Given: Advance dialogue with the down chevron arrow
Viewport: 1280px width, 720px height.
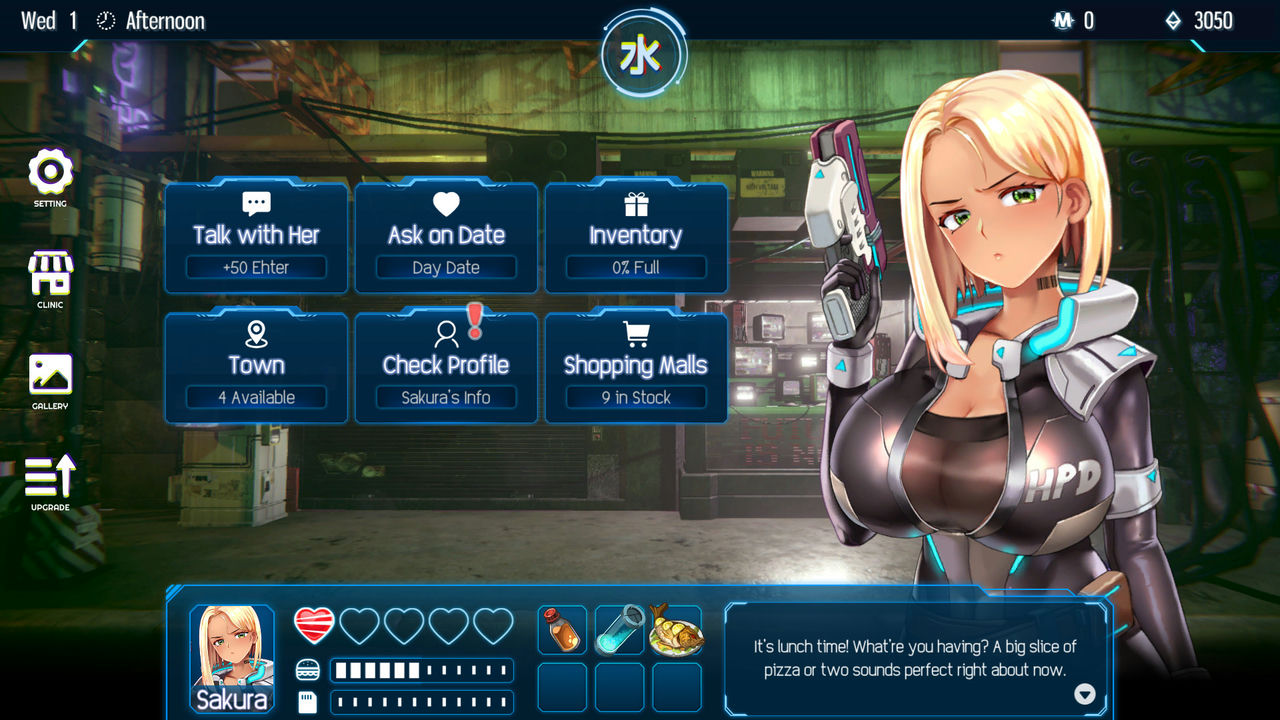Looking at the screenshot, I should (1083, 695).
